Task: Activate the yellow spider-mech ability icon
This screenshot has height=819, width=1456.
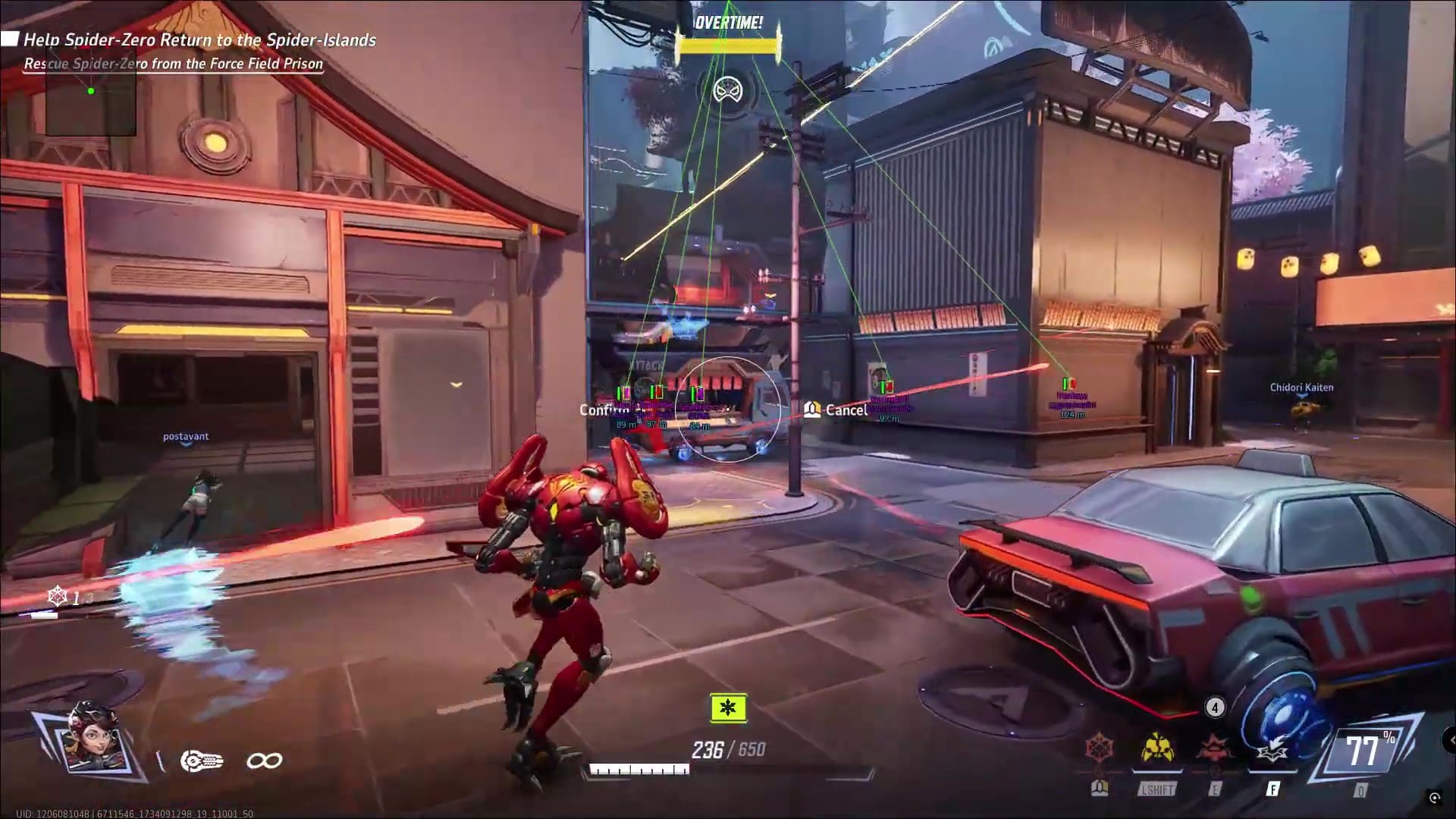Action: click(1157, 748)
